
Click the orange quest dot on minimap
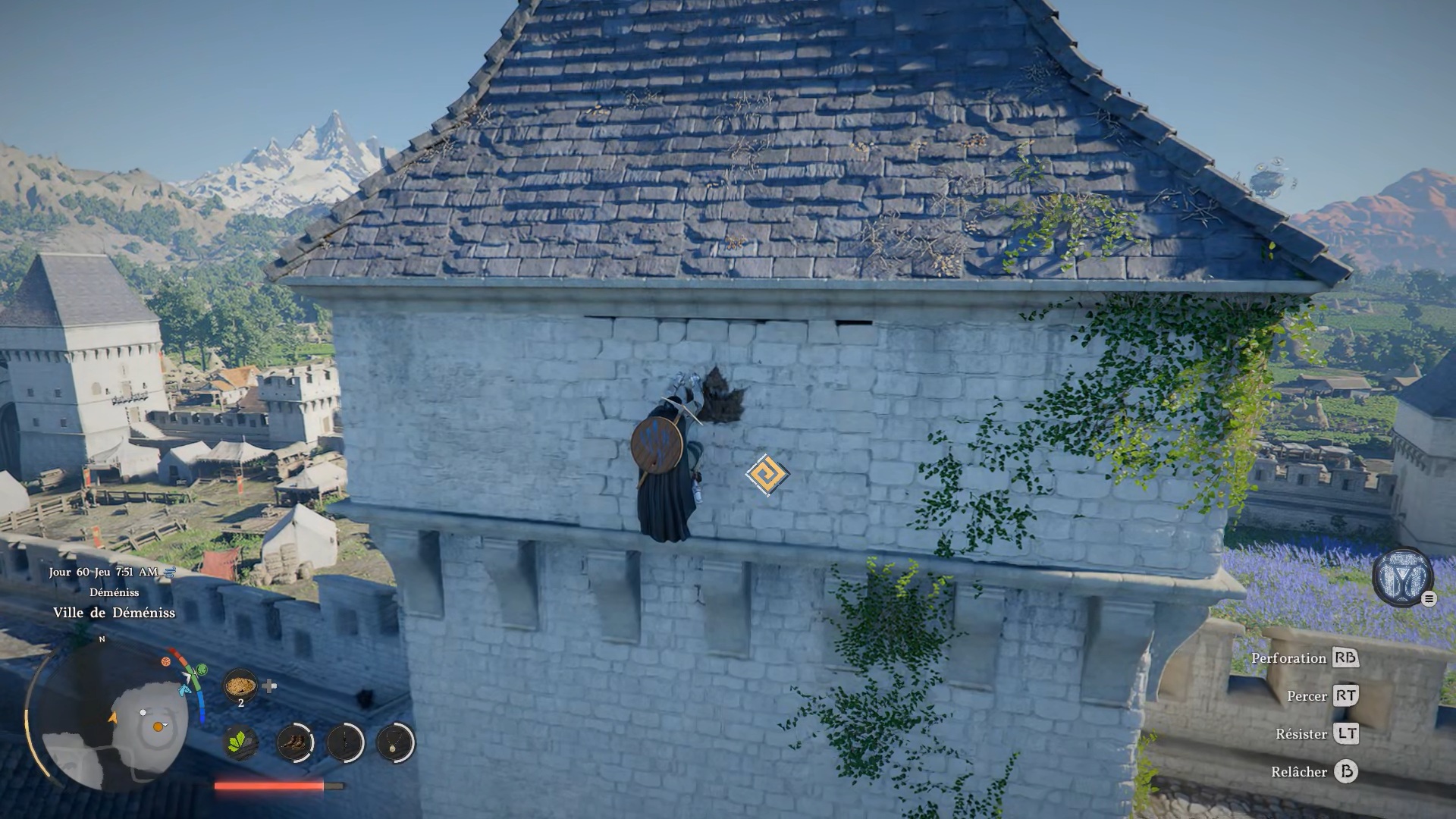158,726
